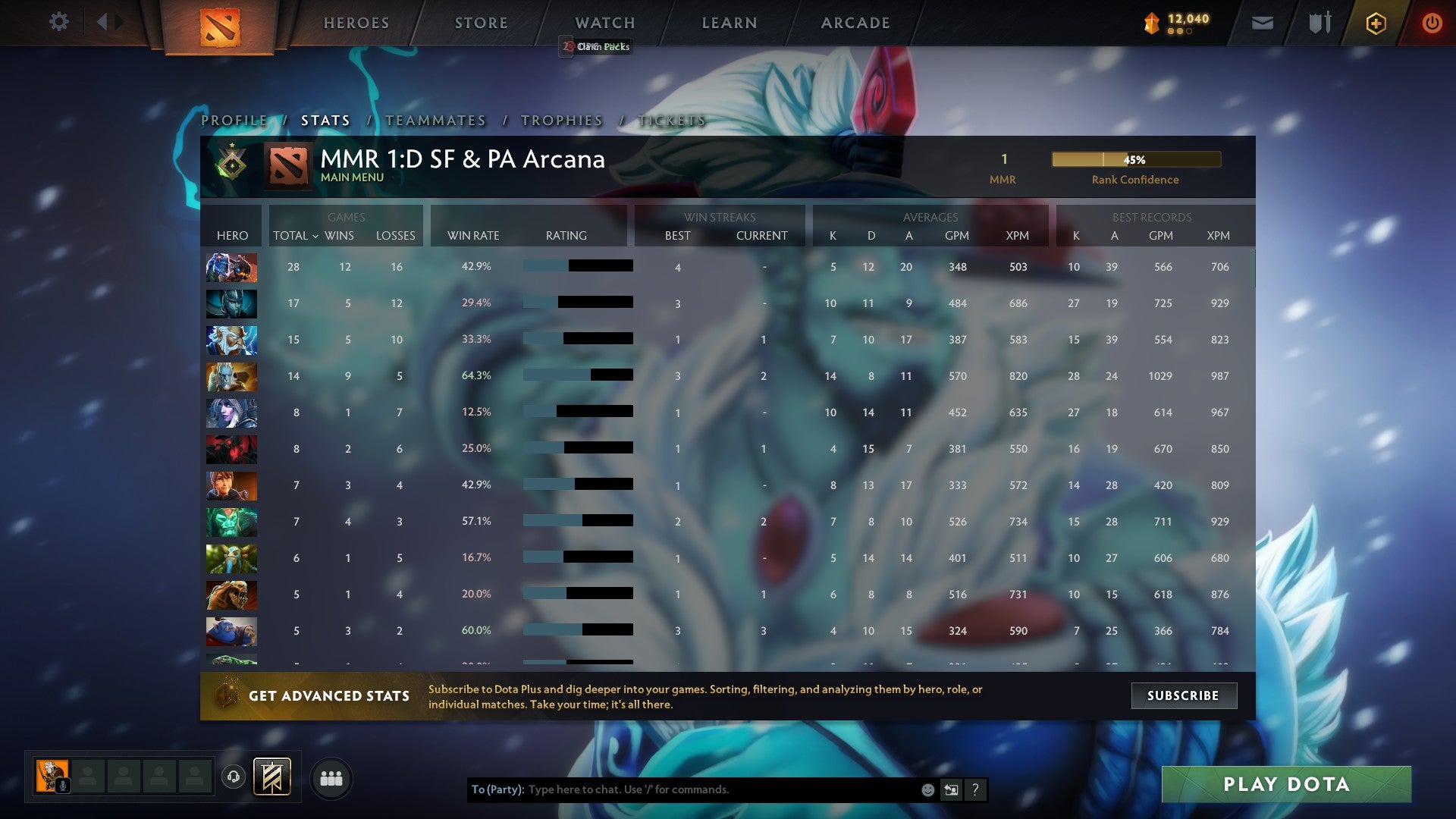Click the Rank Confidence progress bar

click(x=1135, y=159)
